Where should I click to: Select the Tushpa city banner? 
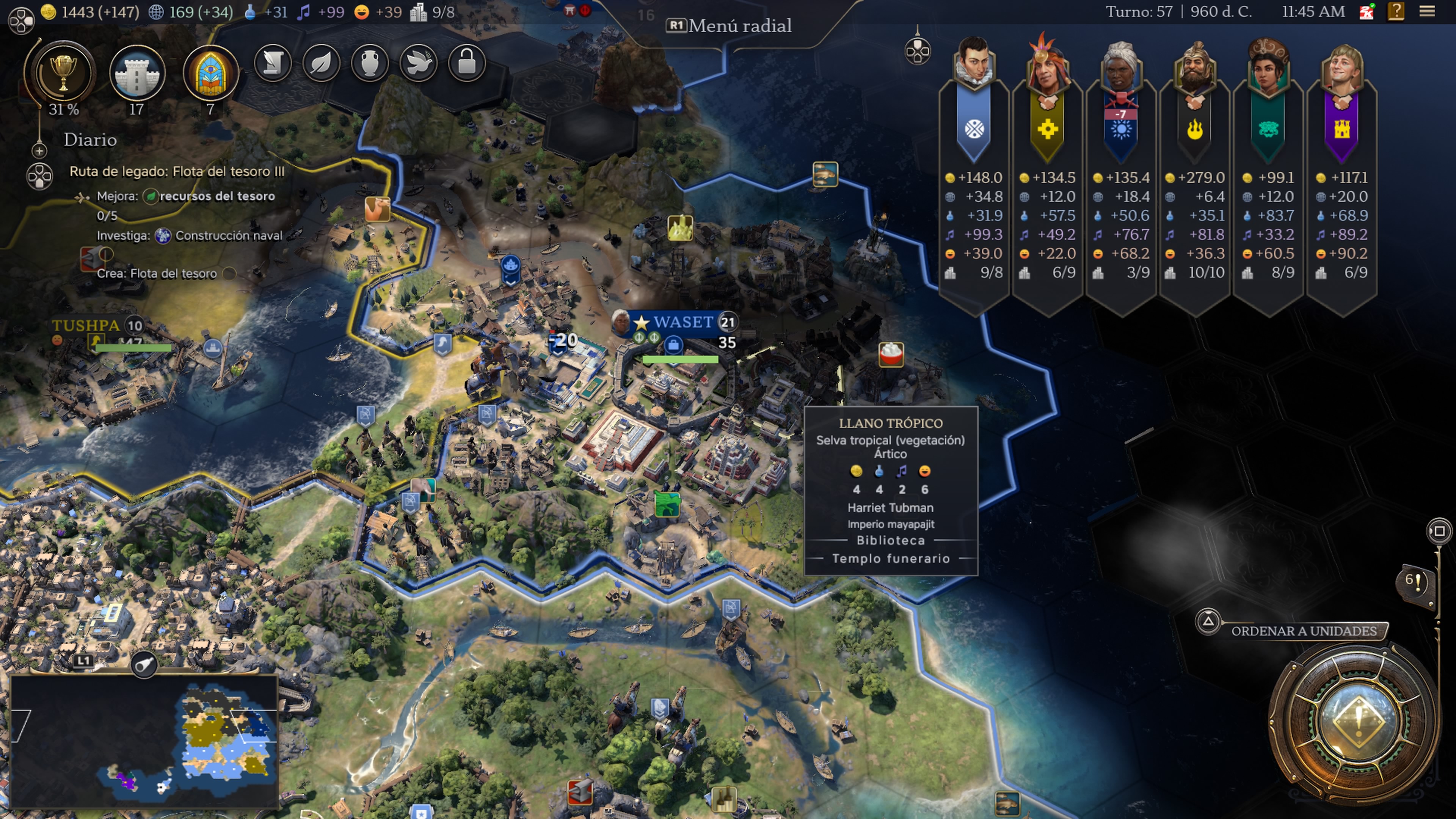86,326
